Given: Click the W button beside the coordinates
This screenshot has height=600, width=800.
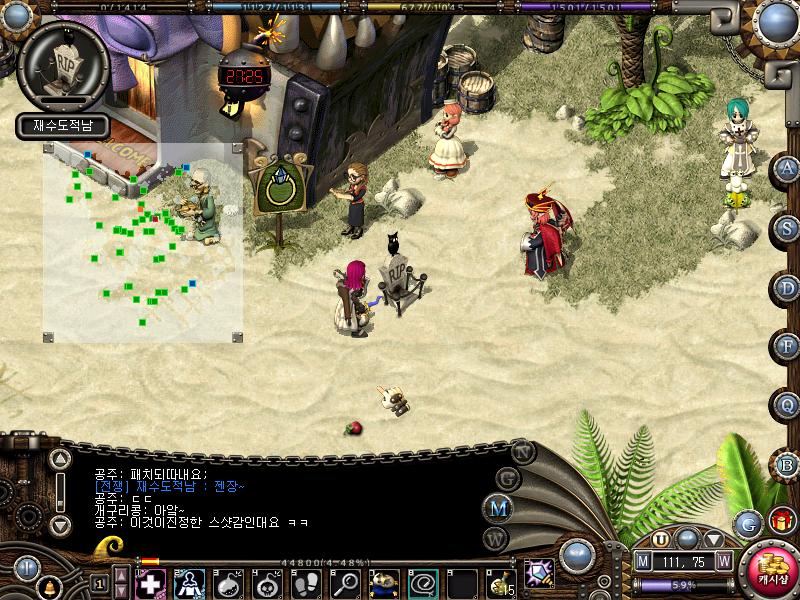Looking at the screenshot, I should [723, 561].
